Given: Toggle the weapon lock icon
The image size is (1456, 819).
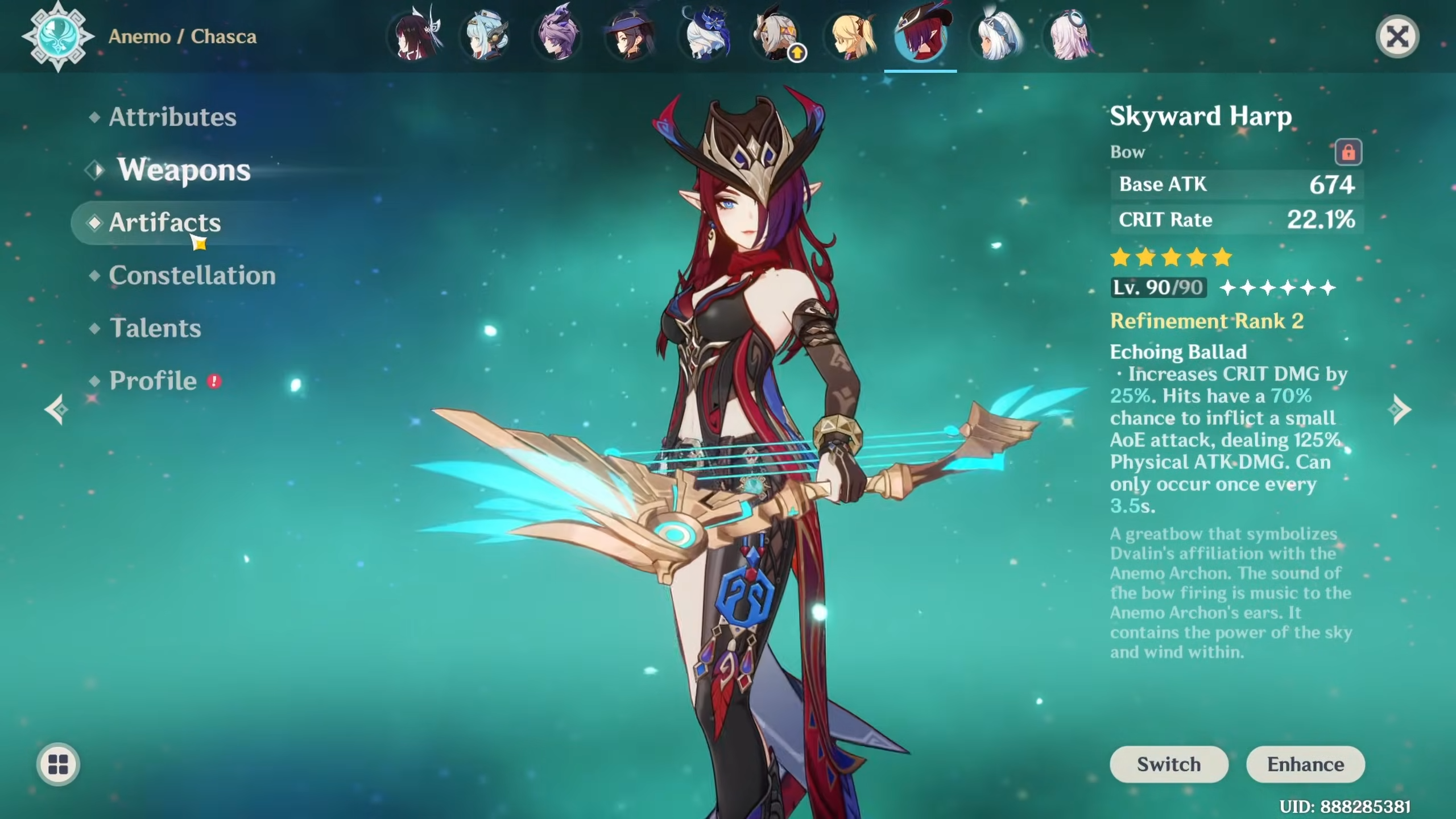Looking at the screenshot, I should (1348, 152).
